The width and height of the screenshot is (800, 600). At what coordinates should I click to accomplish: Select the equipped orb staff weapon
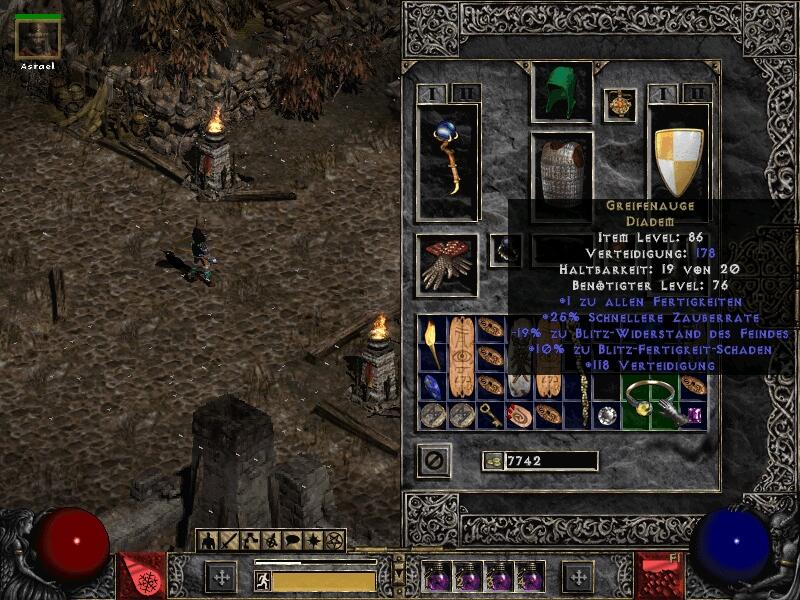[x=448, y=160]
